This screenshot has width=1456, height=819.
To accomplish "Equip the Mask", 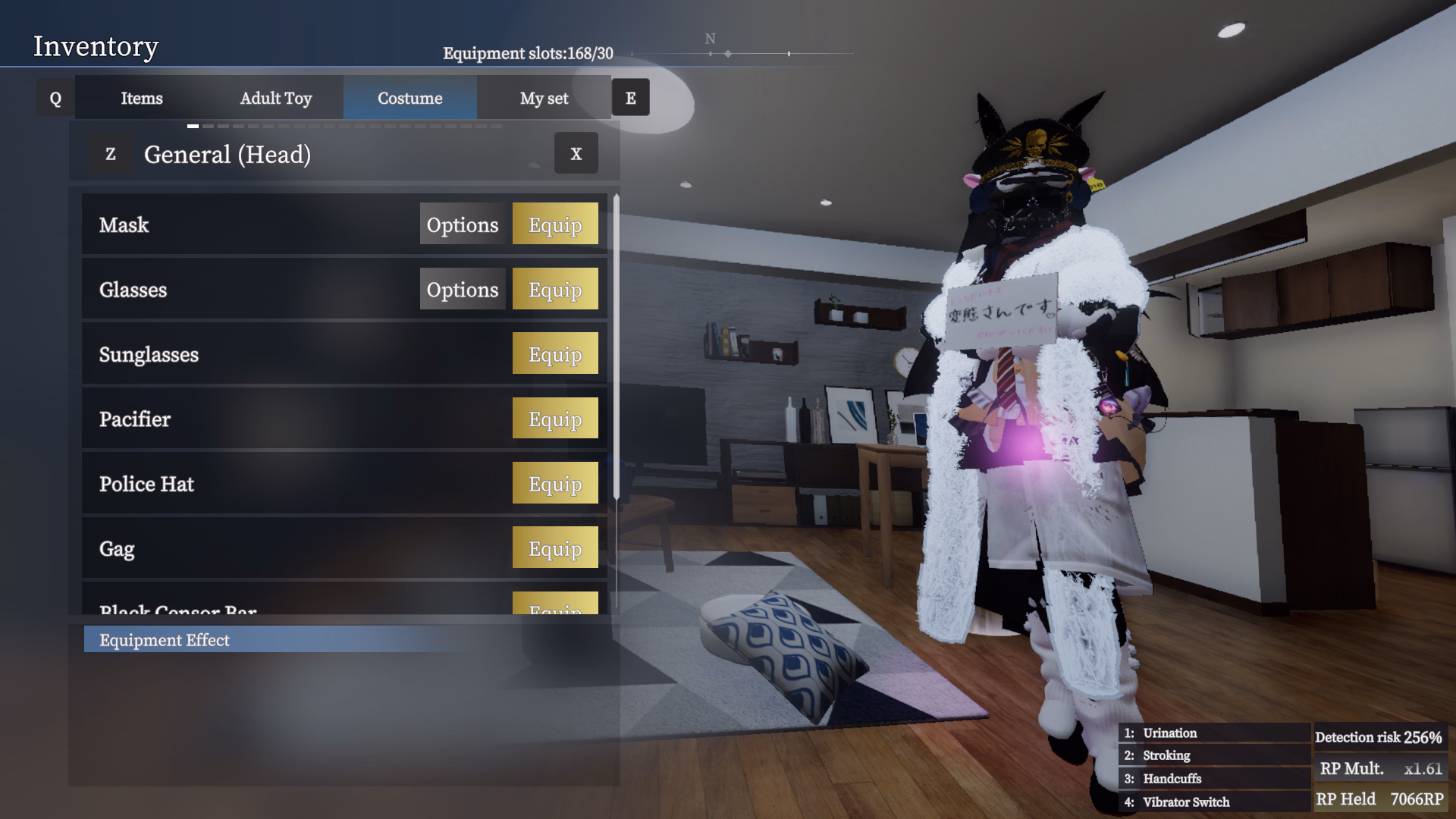I will pos(555,224).
